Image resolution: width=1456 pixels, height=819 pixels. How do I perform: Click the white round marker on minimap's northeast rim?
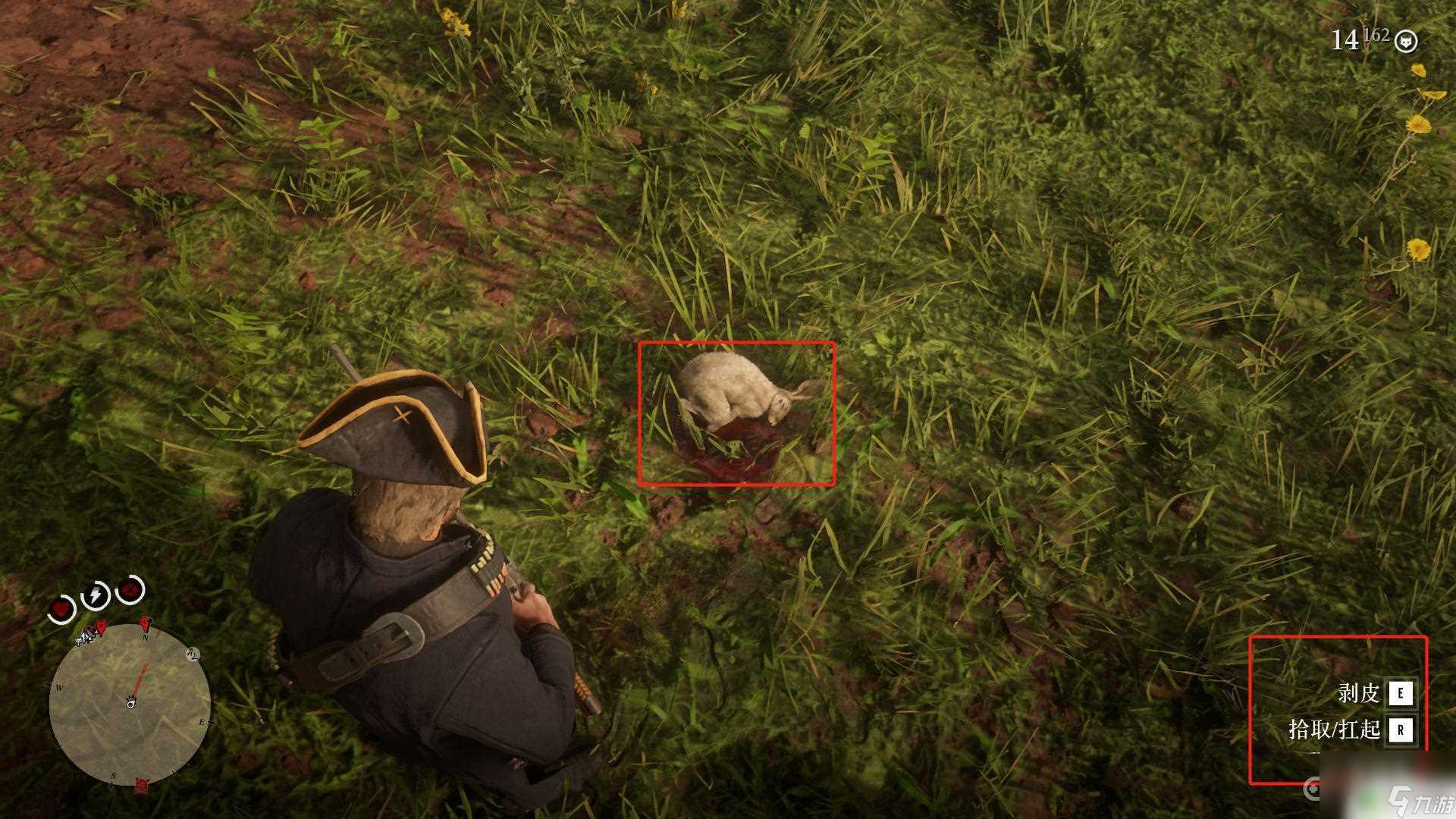click(193, 654)
